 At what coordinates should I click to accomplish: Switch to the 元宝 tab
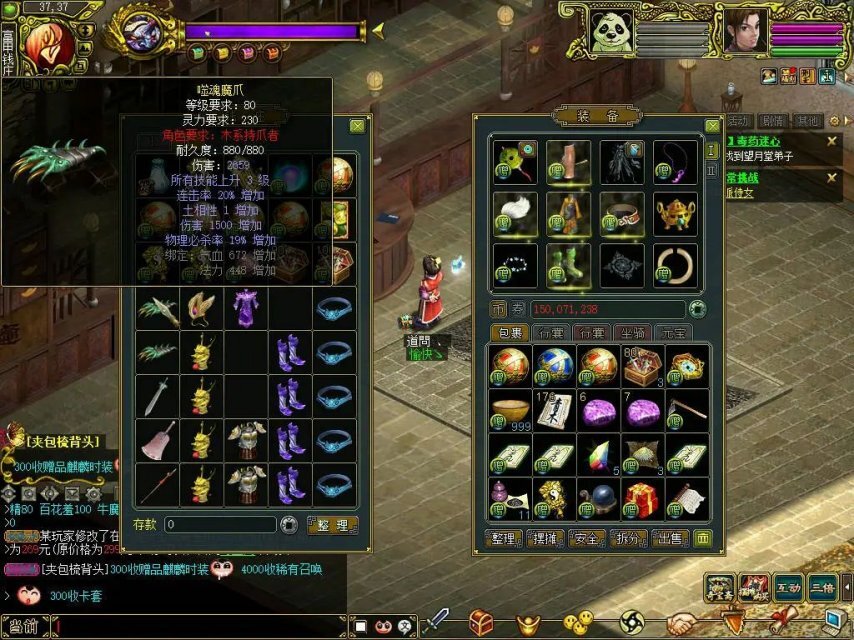click(673, 333)
